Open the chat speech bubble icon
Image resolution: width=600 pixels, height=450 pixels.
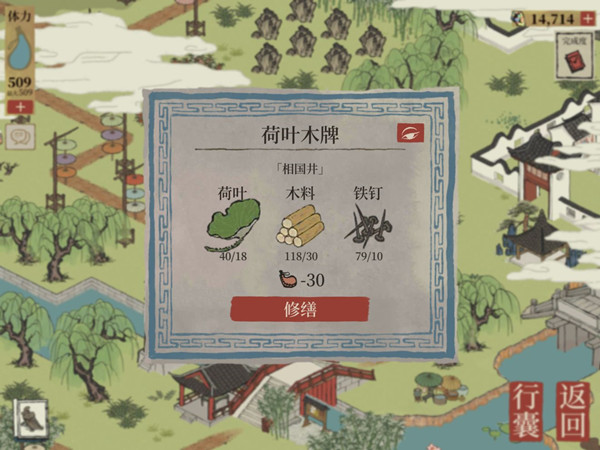pyautogui.click(x=19, y=134)
